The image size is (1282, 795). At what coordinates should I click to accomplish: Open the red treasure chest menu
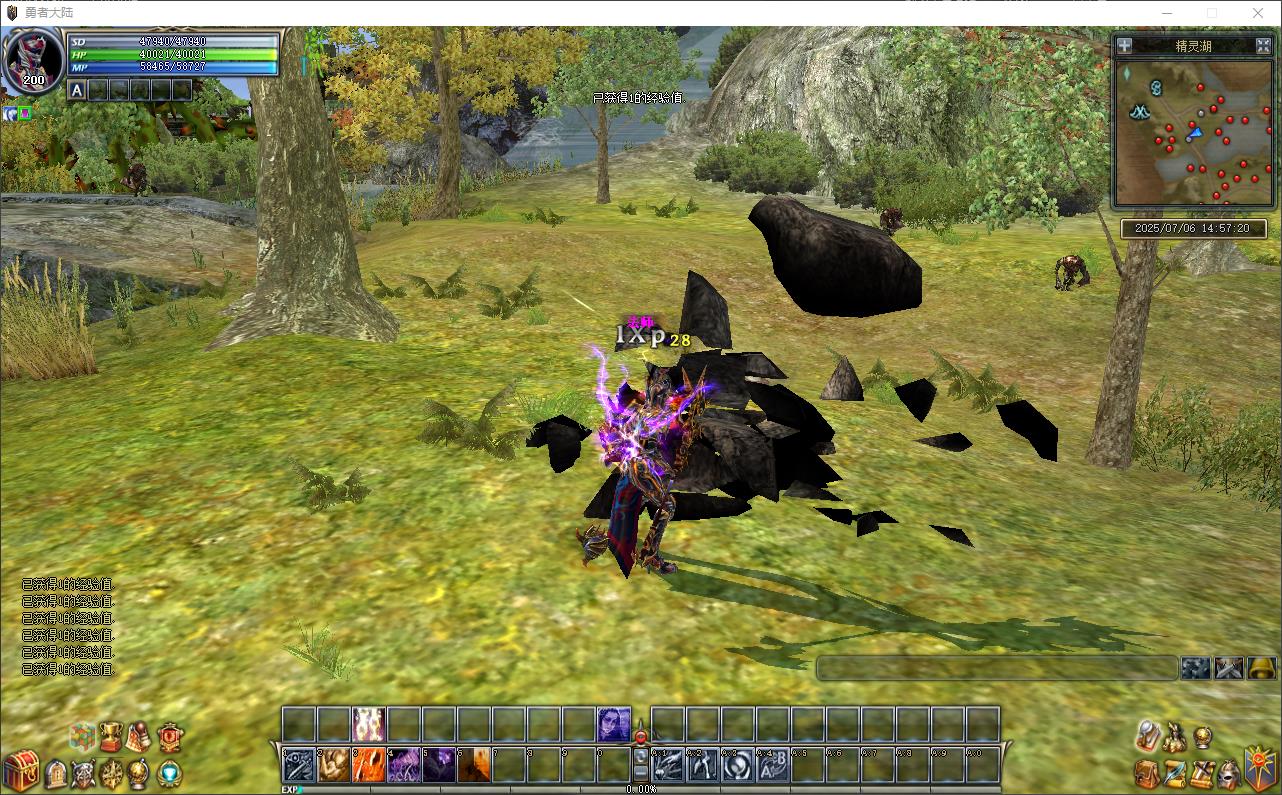click(x=20, y=770)
